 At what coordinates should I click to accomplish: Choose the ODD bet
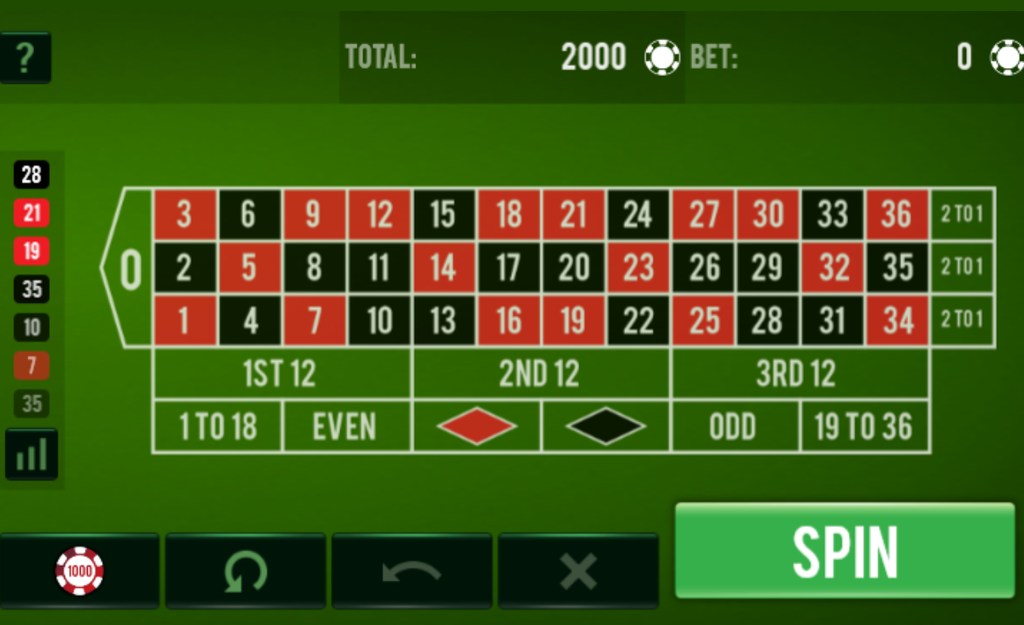(x=734, y=427)
